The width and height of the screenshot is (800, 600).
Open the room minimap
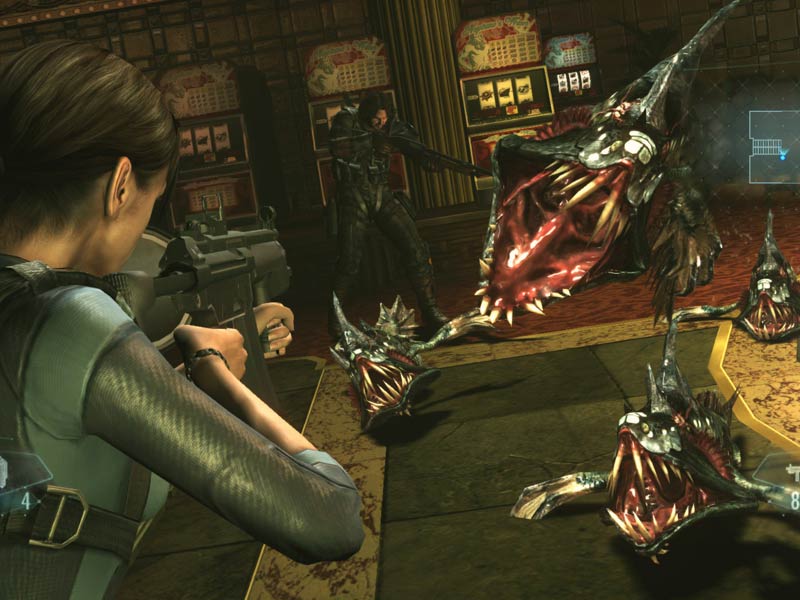[774, 146]
